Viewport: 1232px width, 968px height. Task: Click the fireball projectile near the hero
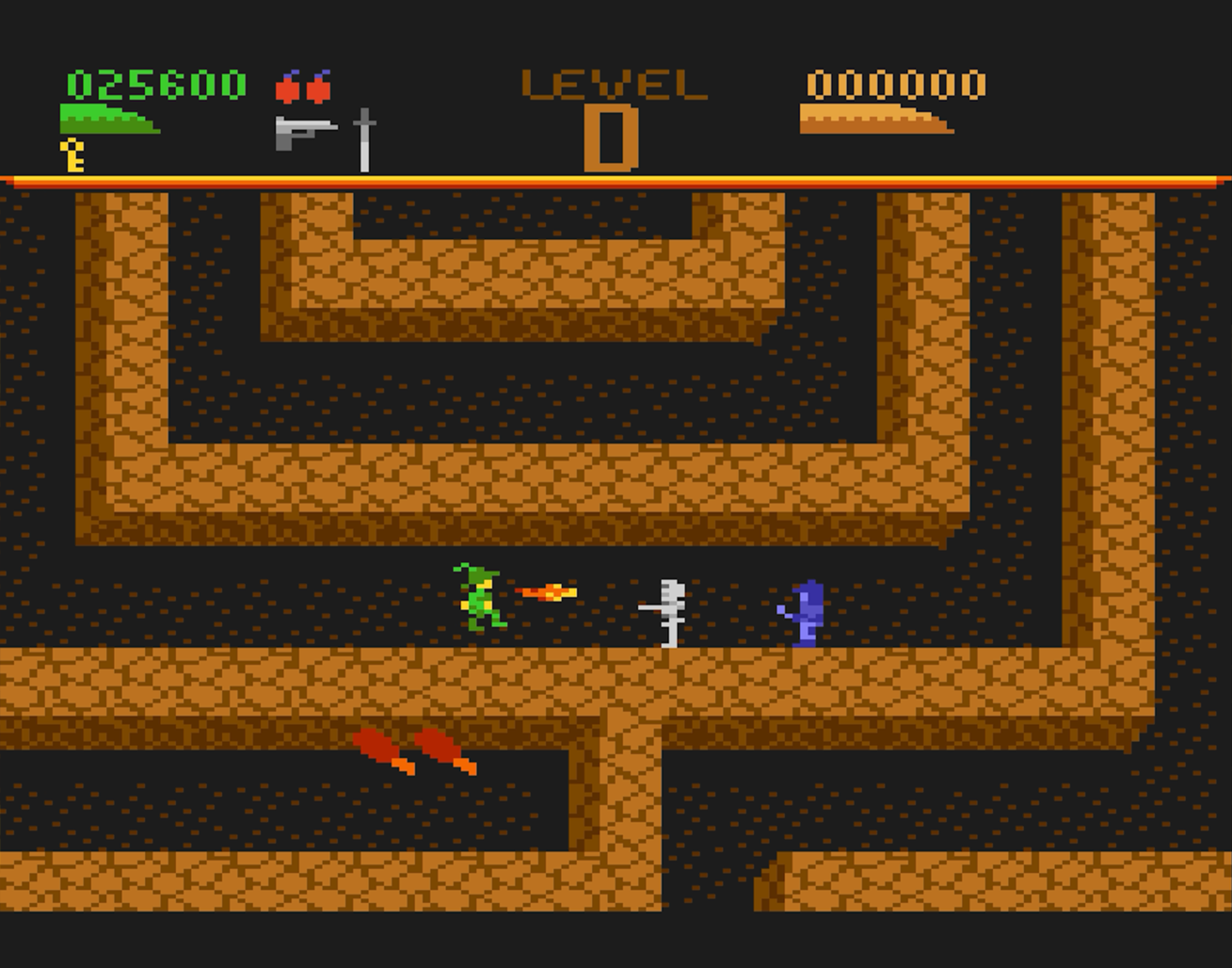click(548, 592)
